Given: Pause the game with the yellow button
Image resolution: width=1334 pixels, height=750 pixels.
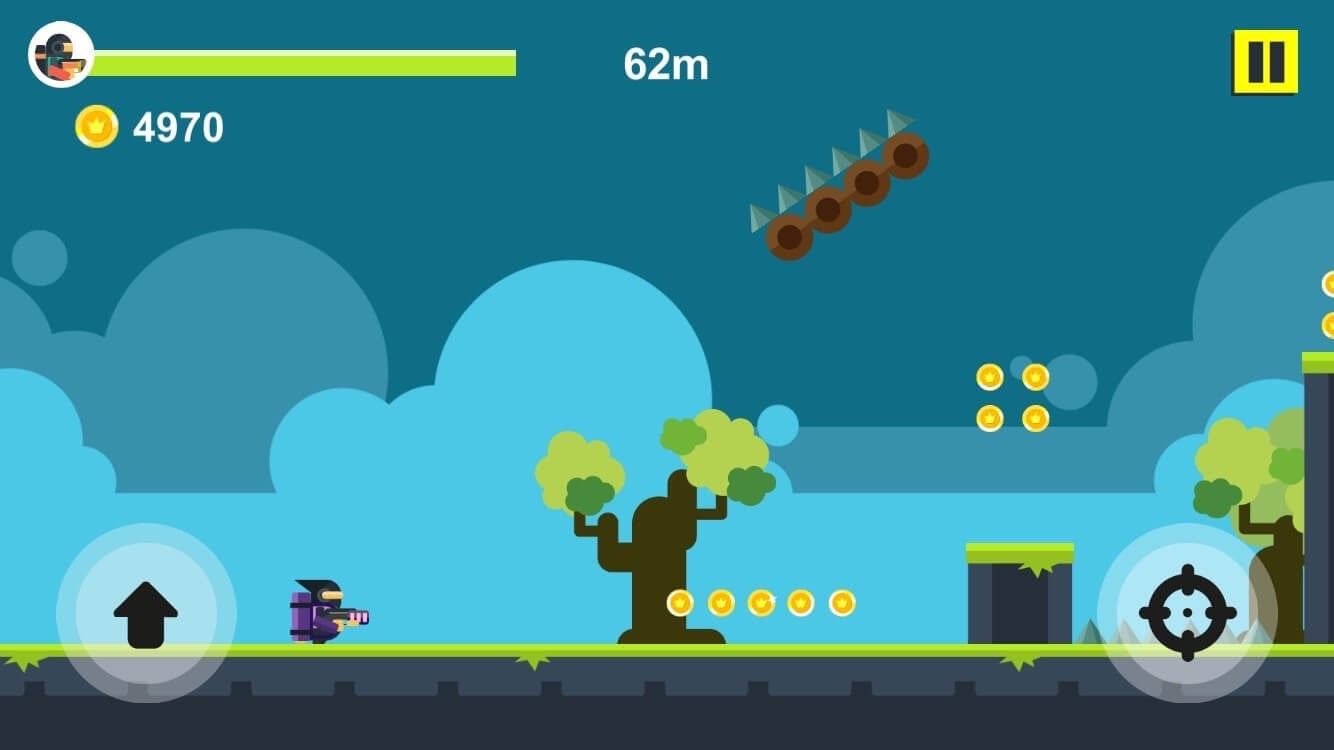Looking at the screenshot, I should [1265, 62].
